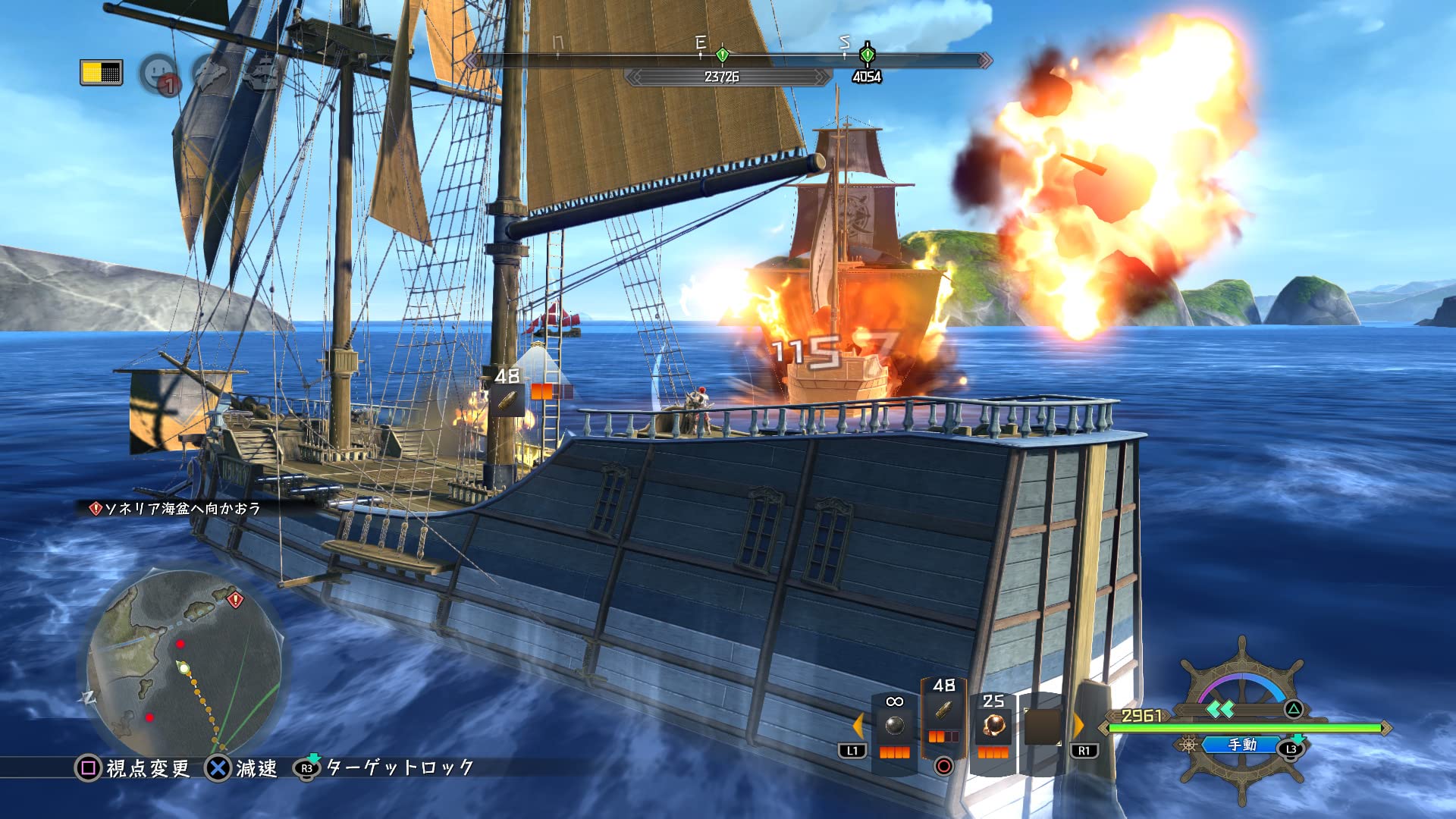Screen dimensions: 1456x819
Task: Select the iron cannonball ammo slot
Action: (x=895, y=726)
